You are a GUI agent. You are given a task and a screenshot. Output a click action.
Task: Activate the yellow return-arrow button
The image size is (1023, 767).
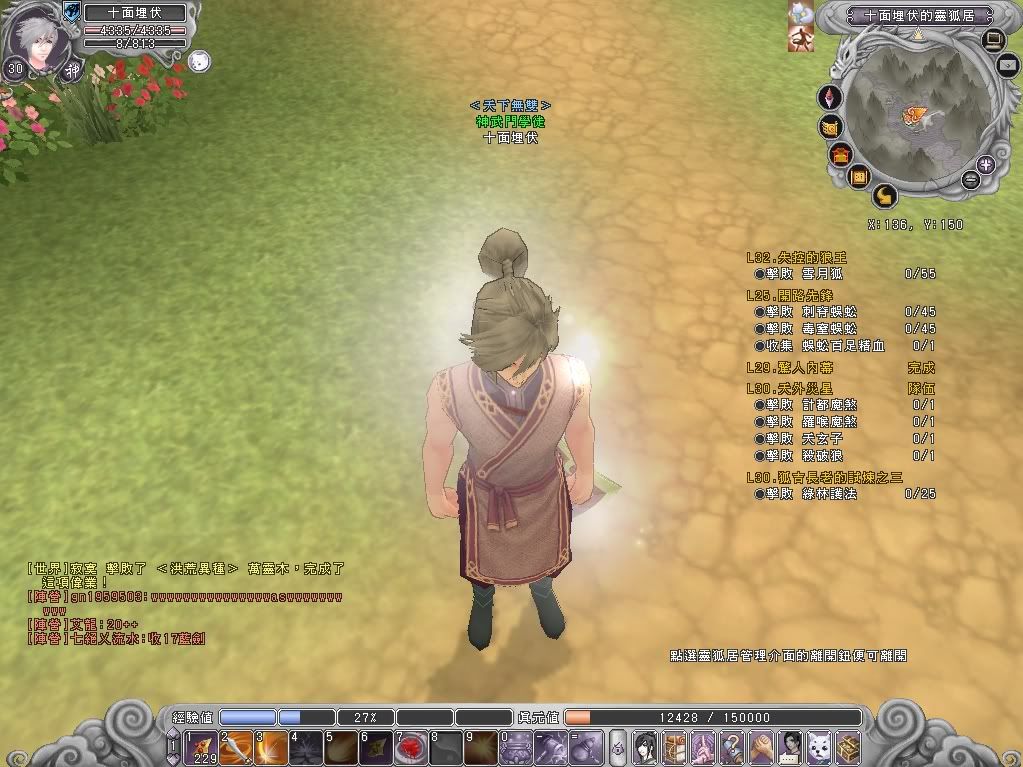[884, 195]
